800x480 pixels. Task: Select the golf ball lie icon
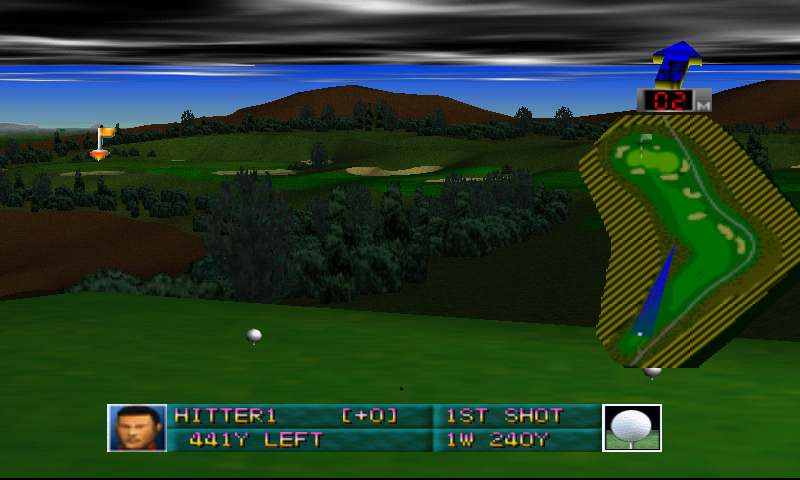[x=632, y=428]
